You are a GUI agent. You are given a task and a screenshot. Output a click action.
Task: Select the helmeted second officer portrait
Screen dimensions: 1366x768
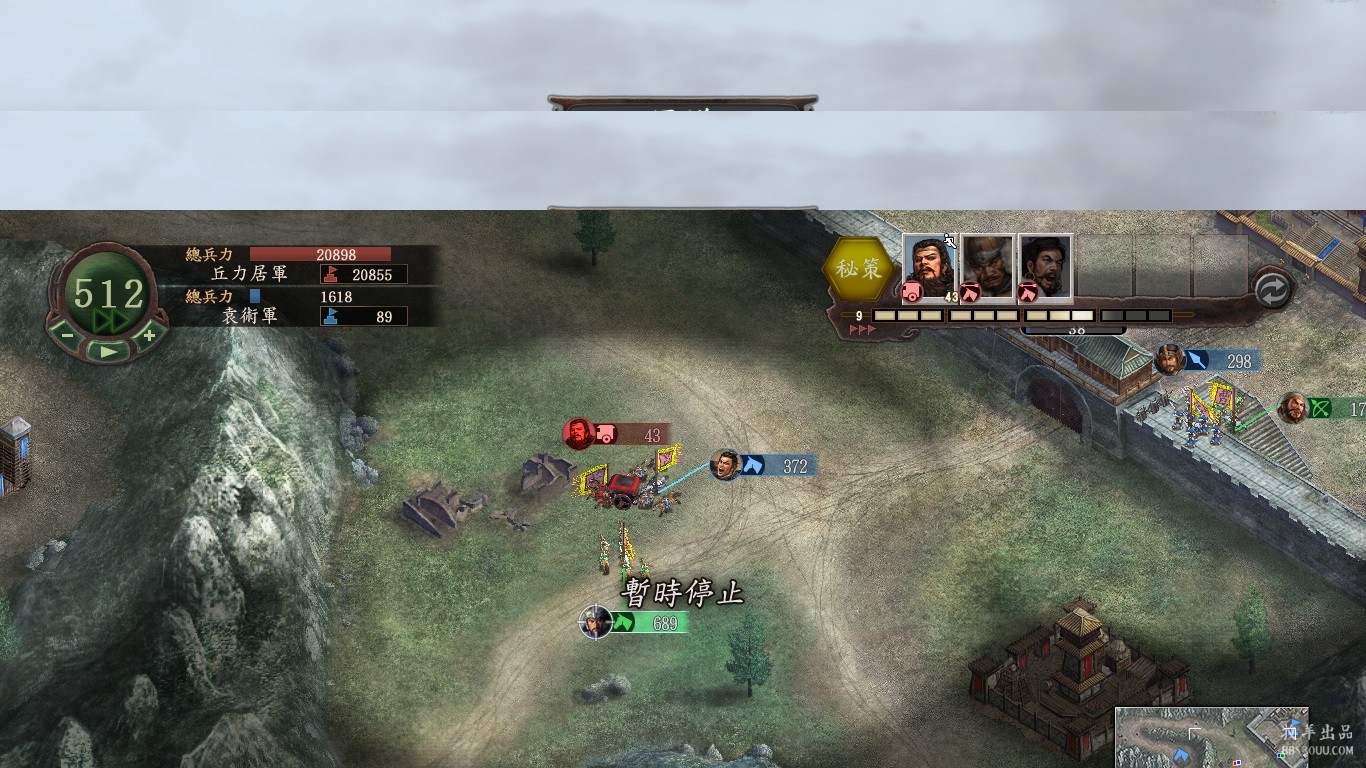click(988, 267)
